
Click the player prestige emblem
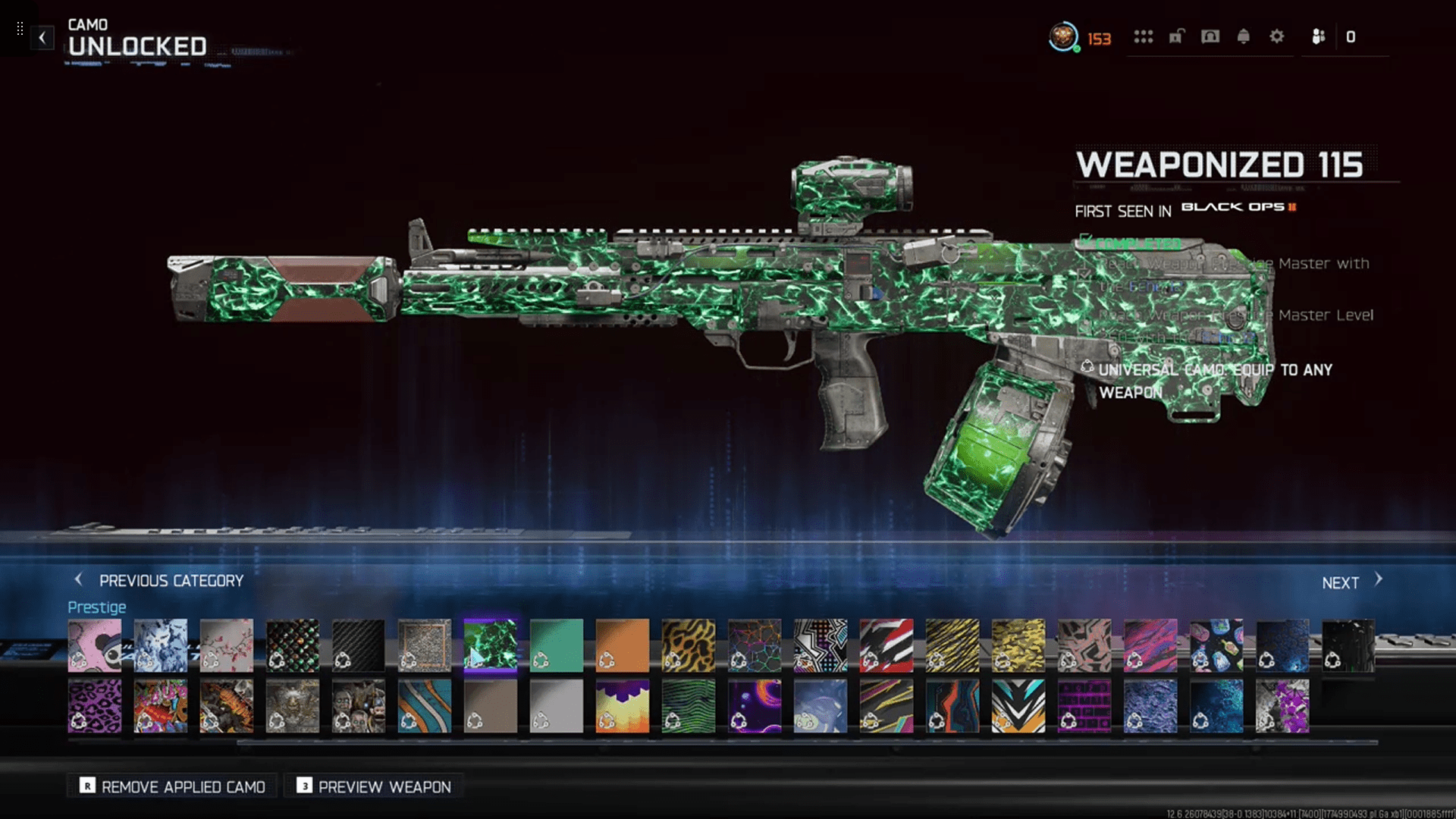1063,36
